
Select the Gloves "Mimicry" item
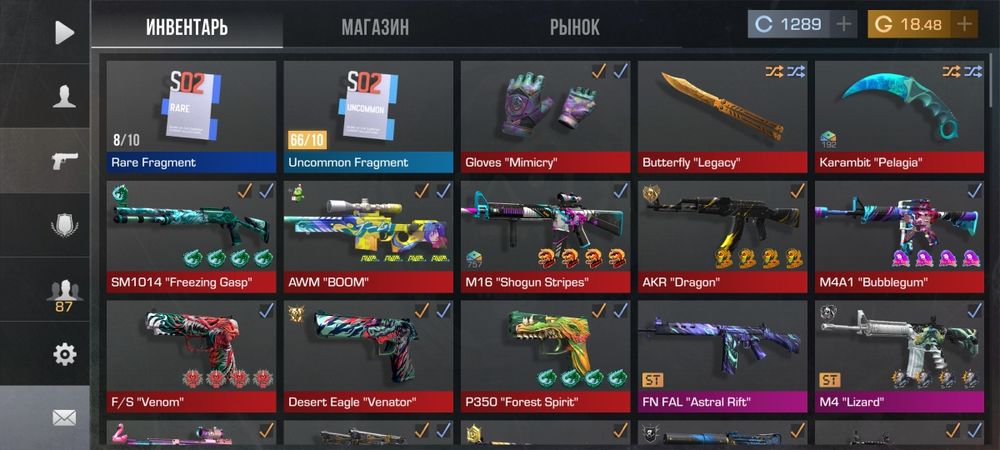click(x=544, y=116)
